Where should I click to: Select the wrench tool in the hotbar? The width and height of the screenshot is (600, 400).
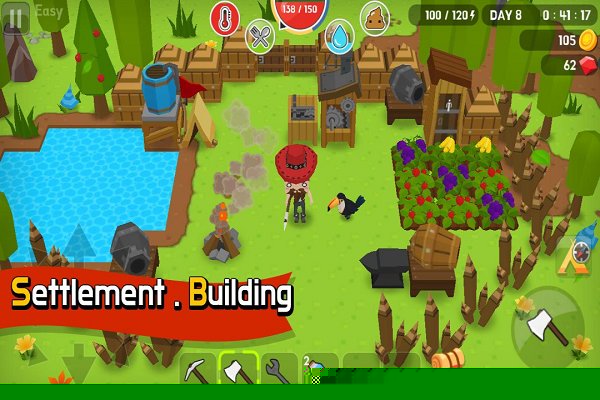pyautogui.click(x=277, y=371)
